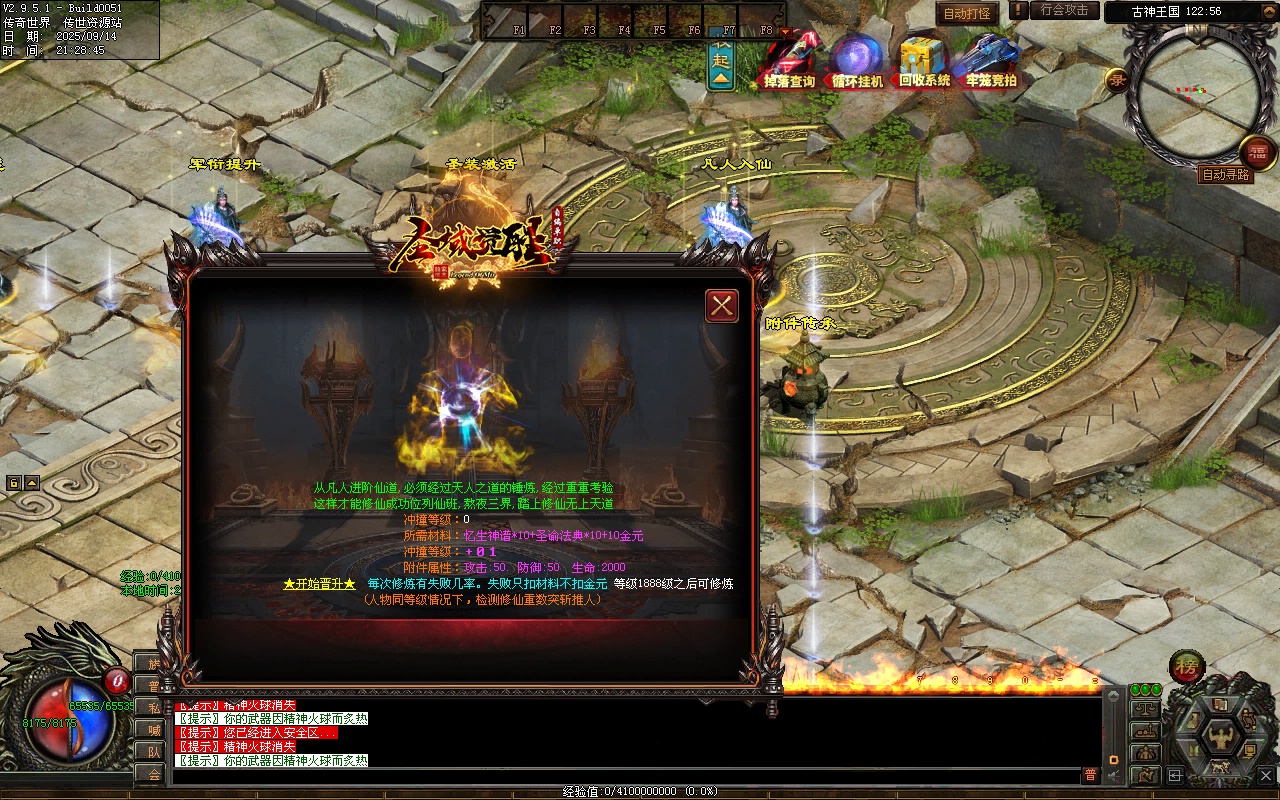
Task: Open the circular minimap
Action: pos(1193,95)
